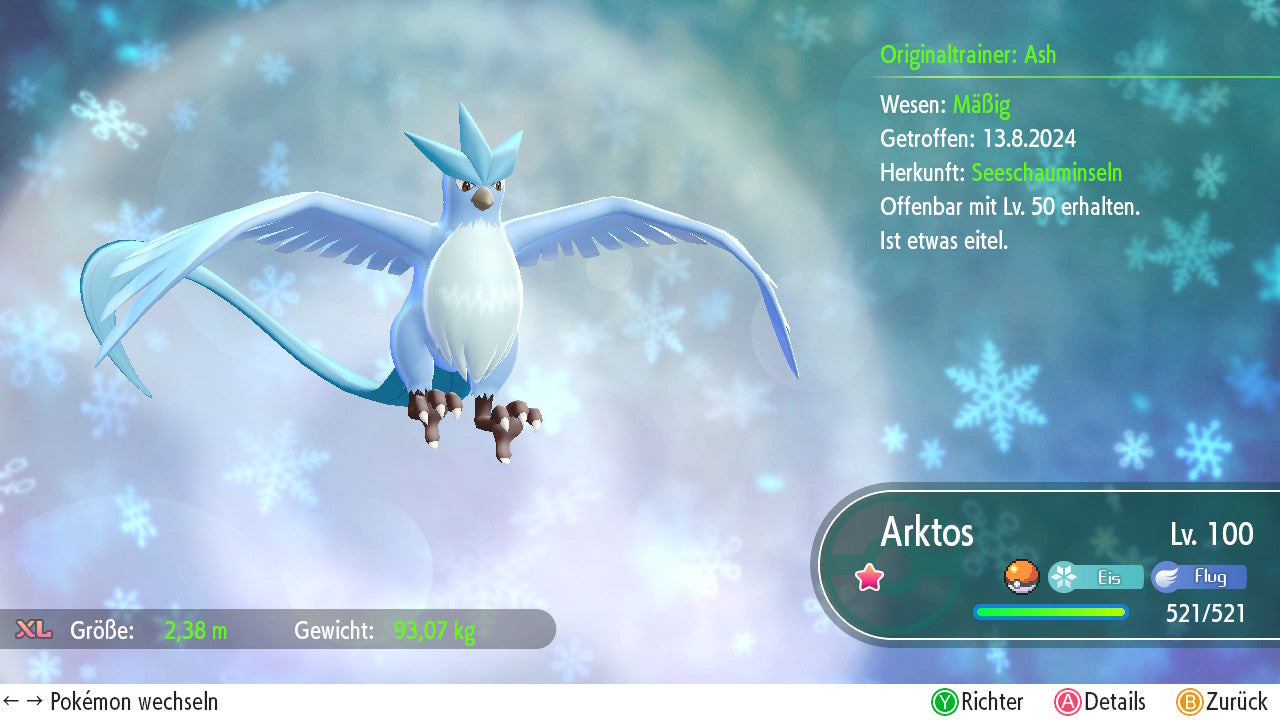The image size is (1280, 720).
Task: Click the Flug type badge
Action: [x=1198, y=577]
